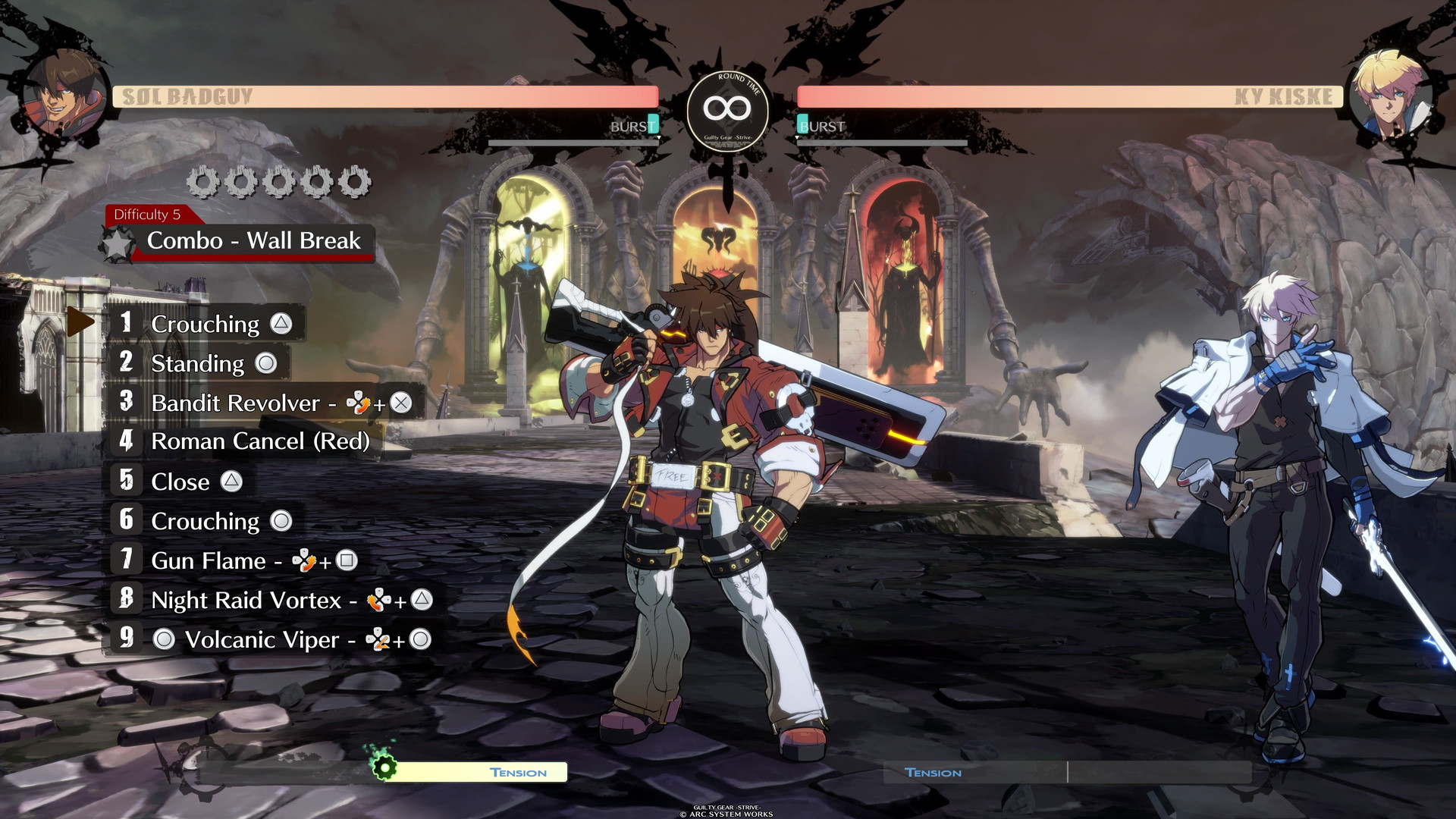Pick the Night Raid Vortex step
This screenshot has width=1456, height=819.
(246, 600)
